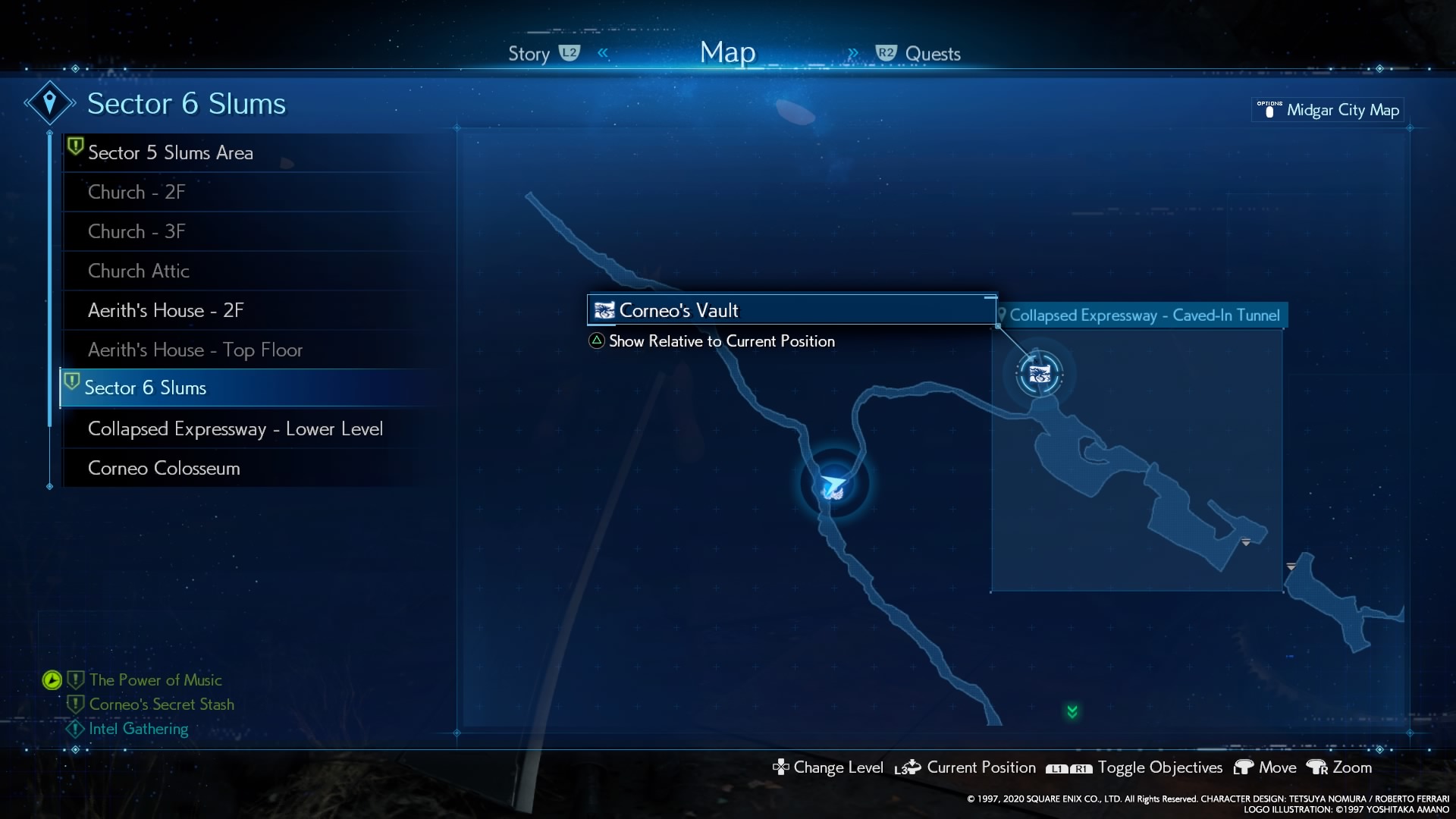Select the Corneo Colosseum map
The height and width of the screenshot is (819, 1456).
click(x=164, y=468)
